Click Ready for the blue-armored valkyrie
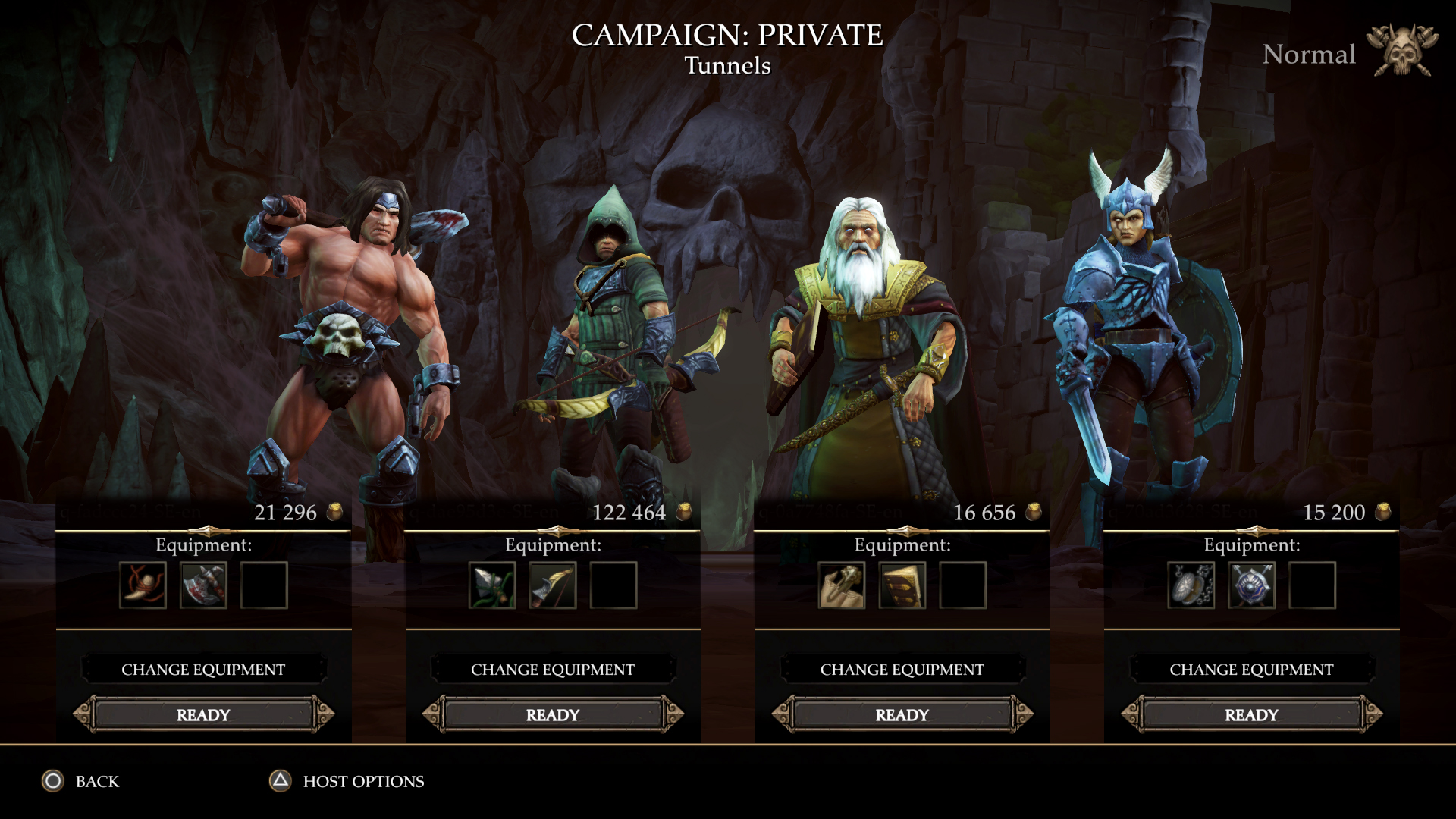 tap(1251, 714)
